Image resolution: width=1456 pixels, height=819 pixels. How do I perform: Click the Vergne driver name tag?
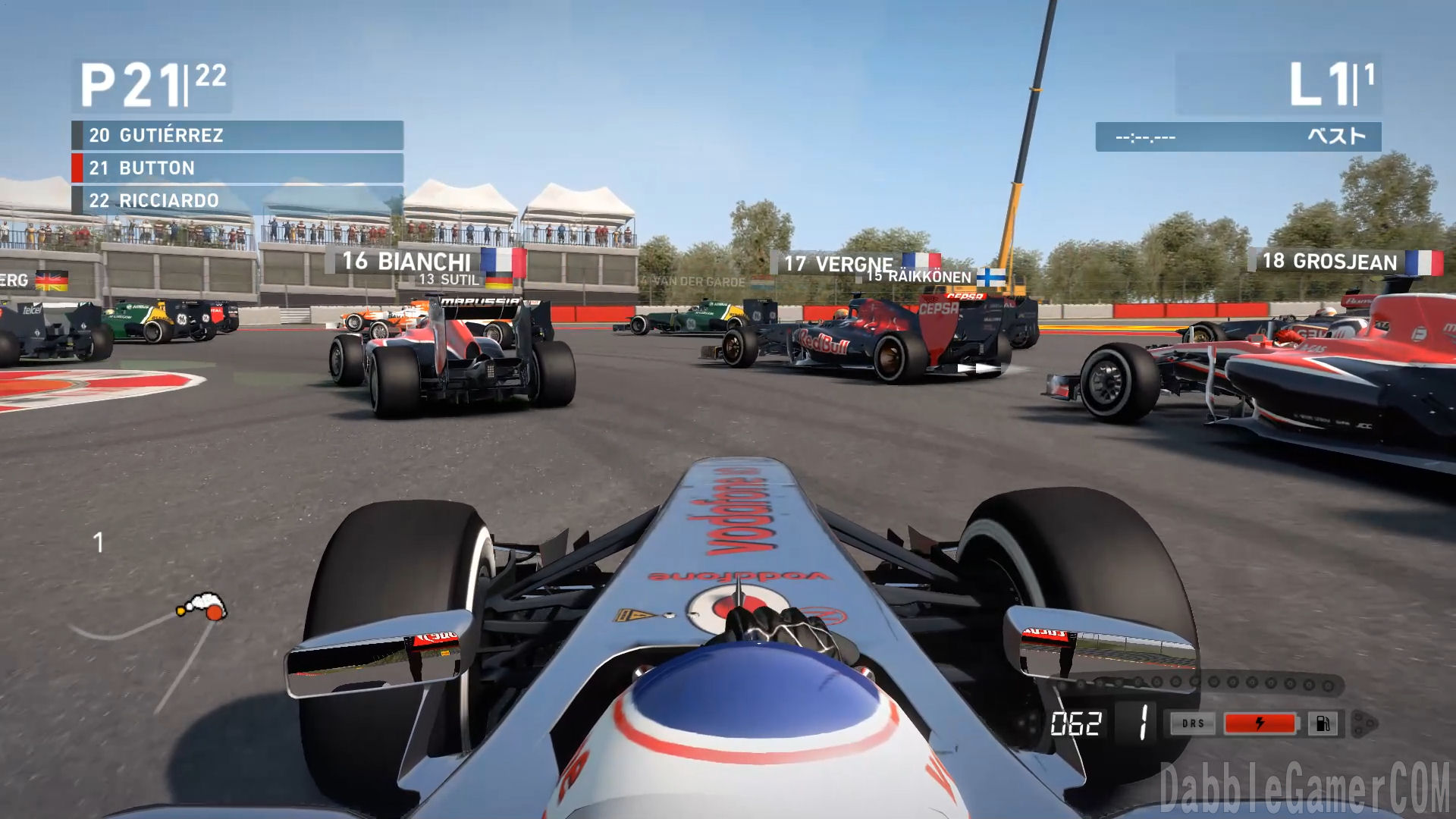pyautogui.click(x=853, y=263)
